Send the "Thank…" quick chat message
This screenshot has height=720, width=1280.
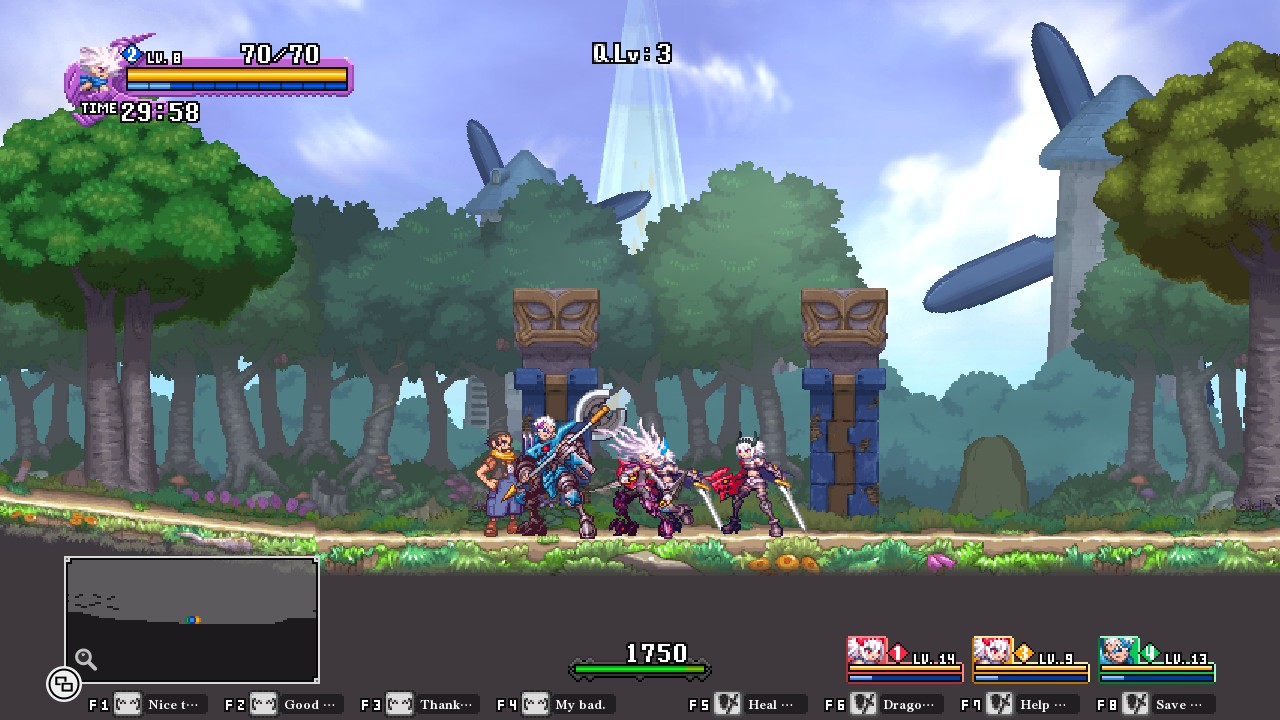432,704
